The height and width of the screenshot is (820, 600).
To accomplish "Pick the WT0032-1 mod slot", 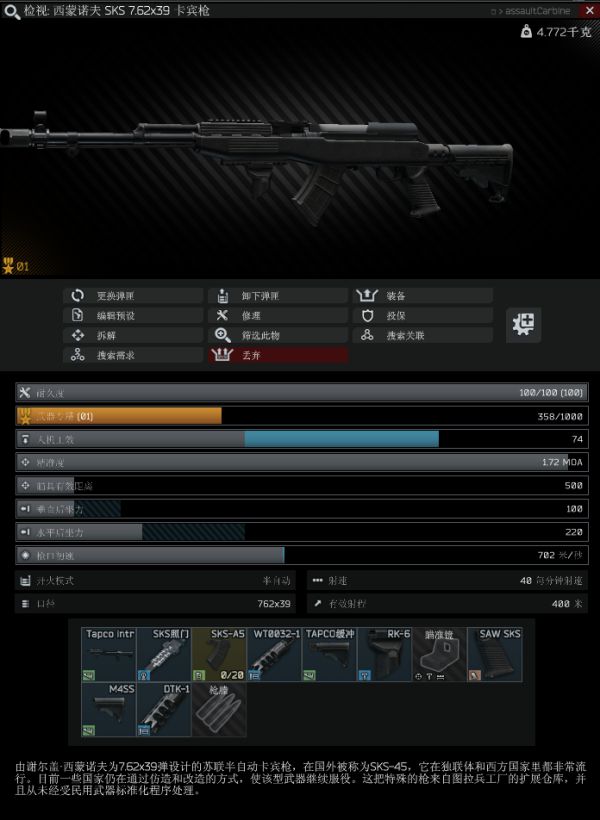I will click(x=274, y=655).
